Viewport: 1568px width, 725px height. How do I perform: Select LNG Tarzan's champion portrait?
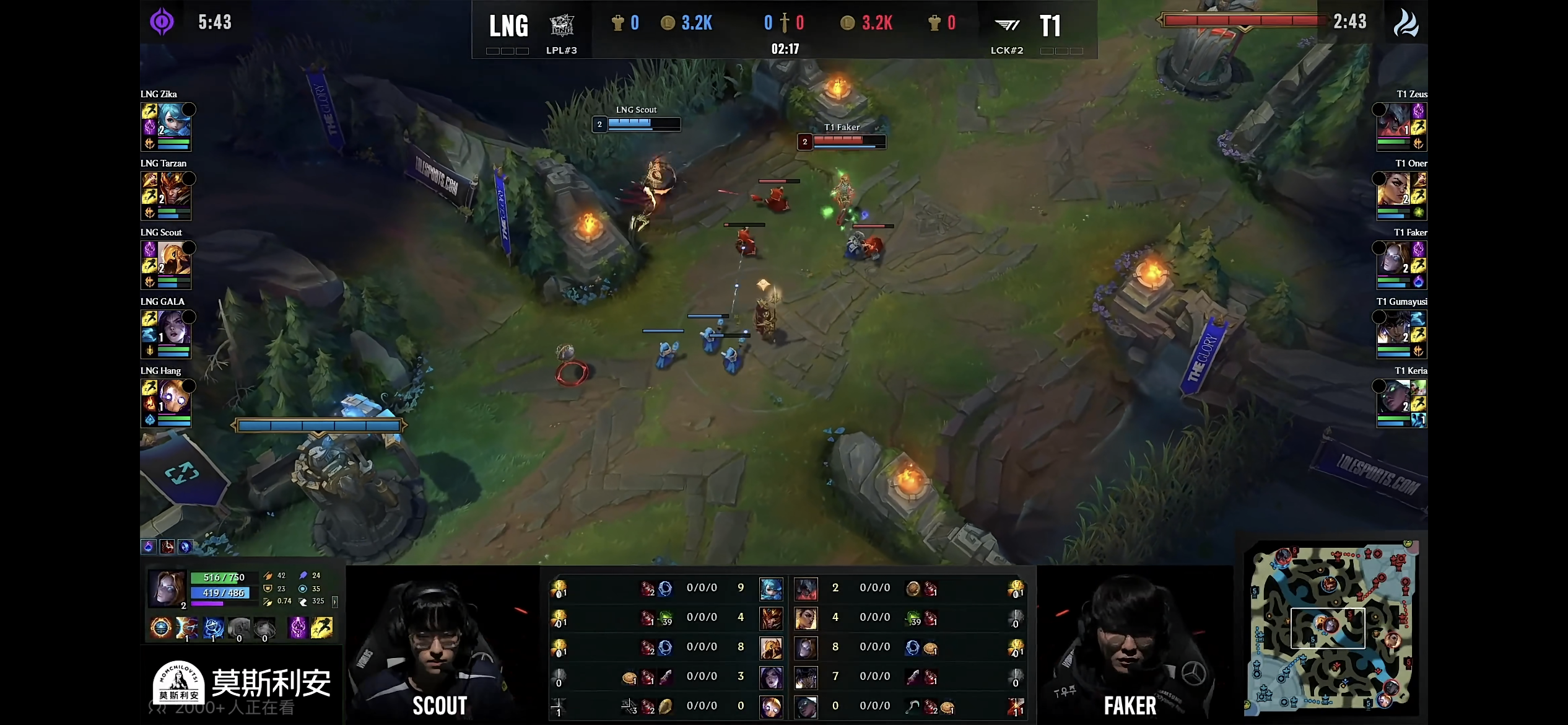pyautogui.click(x=173, y=190)
